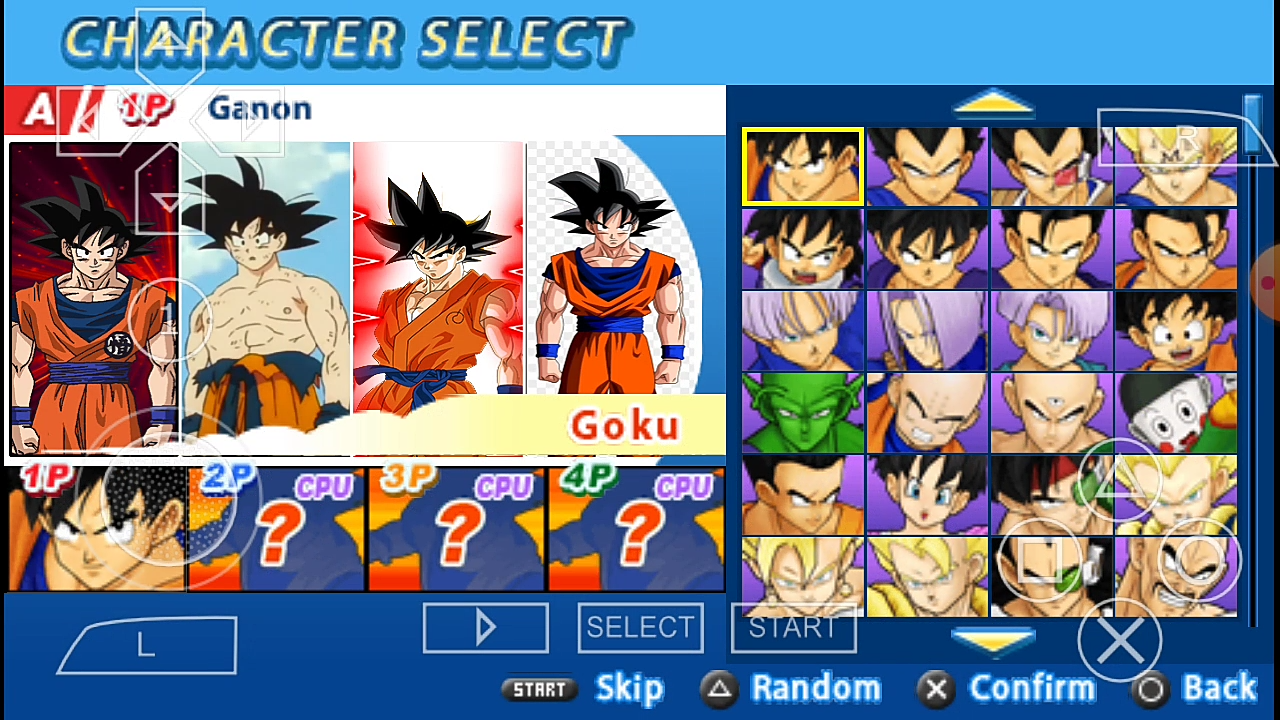This screenshot has height=720, width=1280.
Task: Open the 4P CPU player slot
Action: point(636,530)
